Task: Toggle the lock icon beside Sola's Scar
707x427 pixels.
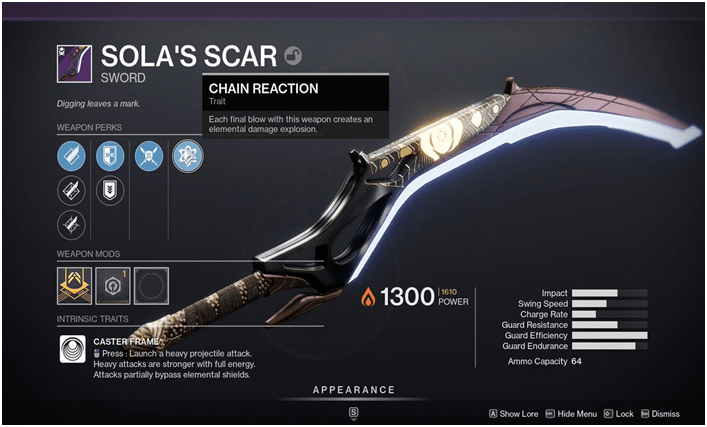Action: [294, 57]
